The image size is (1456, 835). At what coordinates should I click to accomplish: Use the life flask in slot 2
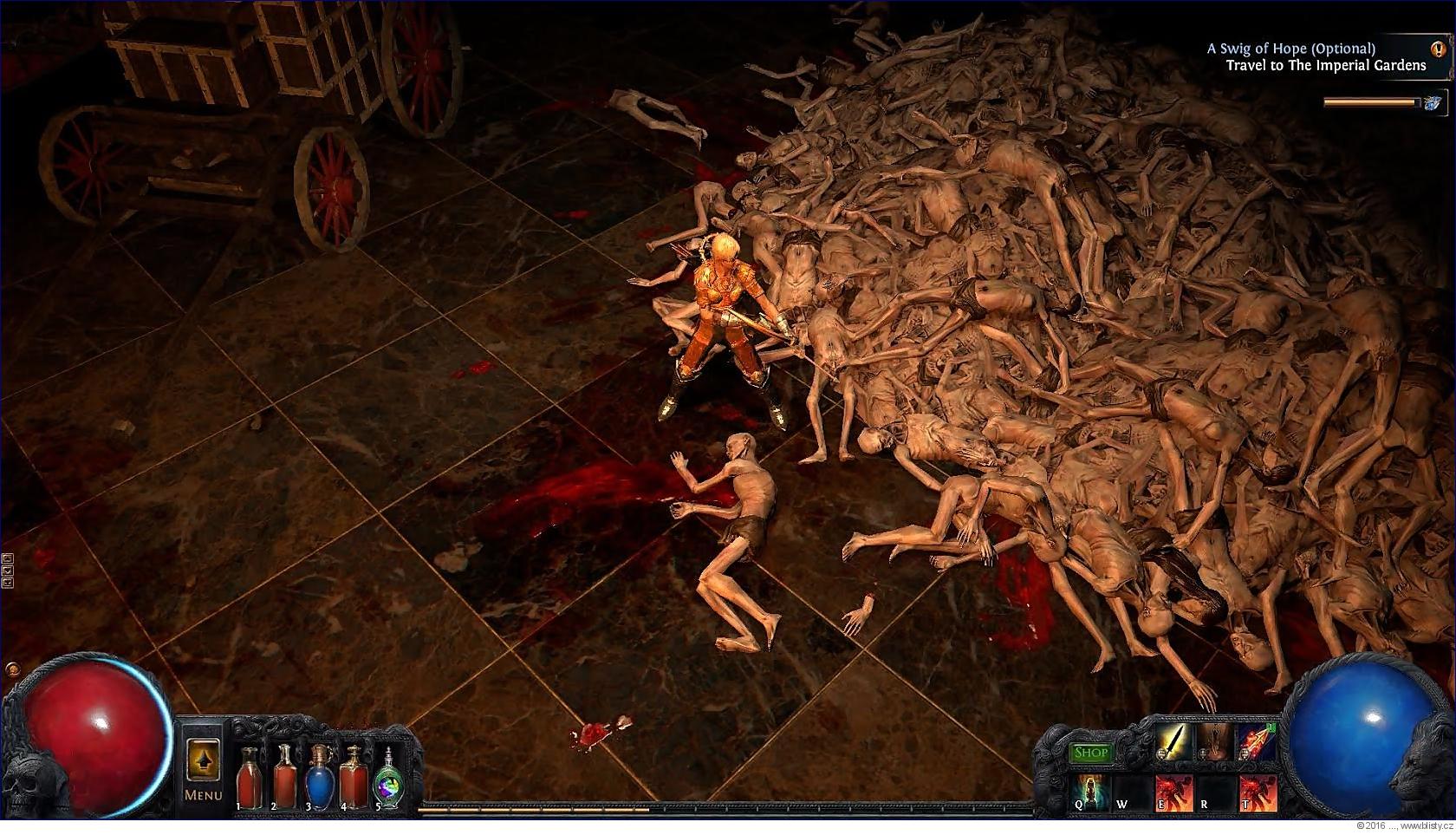(284, 776)
